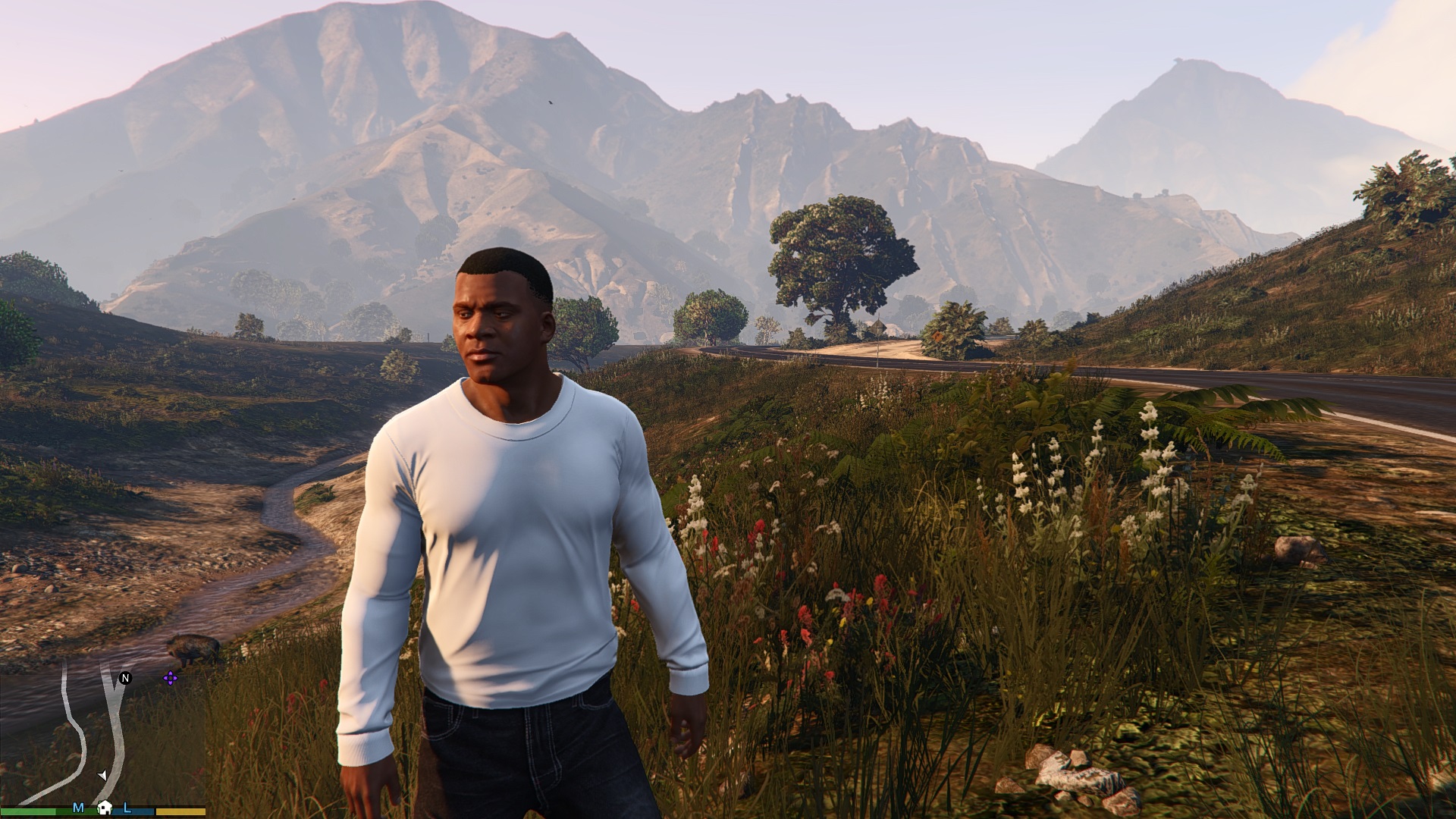Select the white safehouse blip
The image size is (1456, 819).
(105, 808)
